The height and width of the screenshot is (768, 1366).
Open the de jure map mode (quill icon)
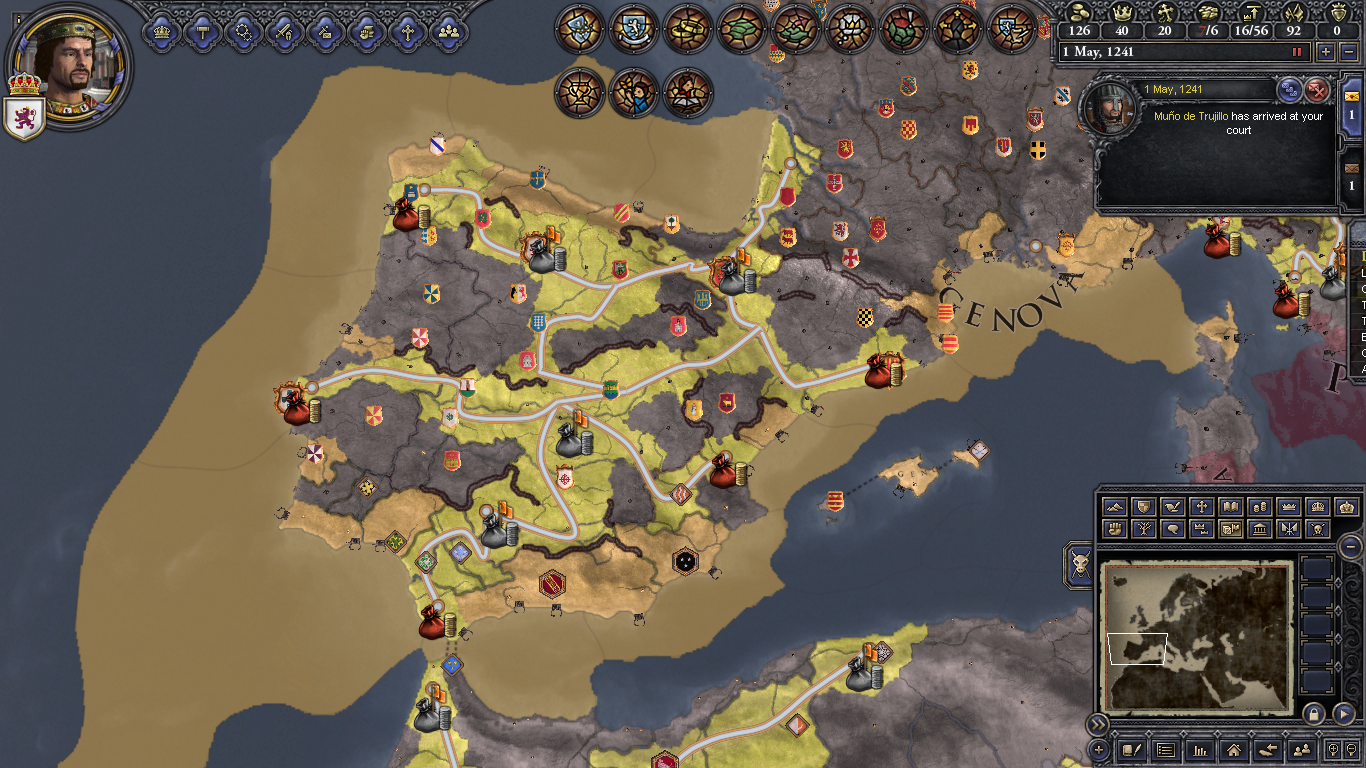pos(1172,507)
